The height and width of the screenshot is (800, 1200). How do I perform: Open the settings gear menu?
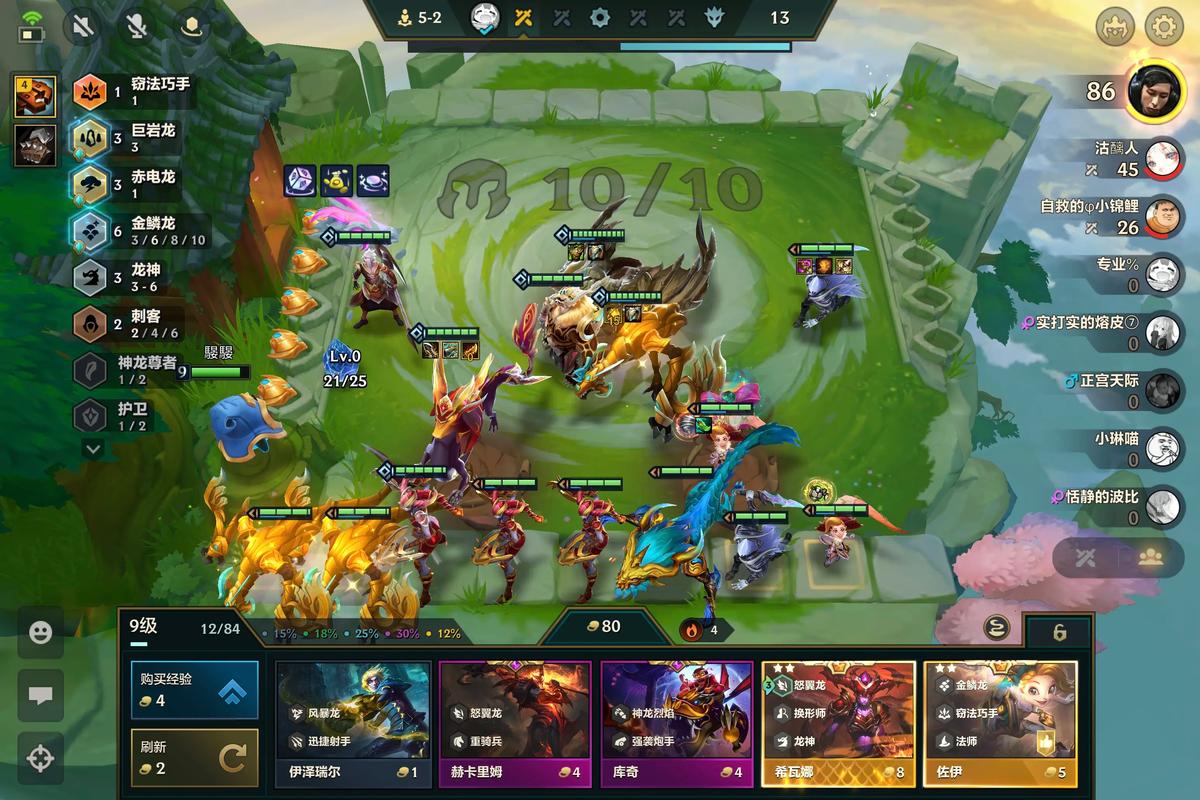coord(1163,26)
